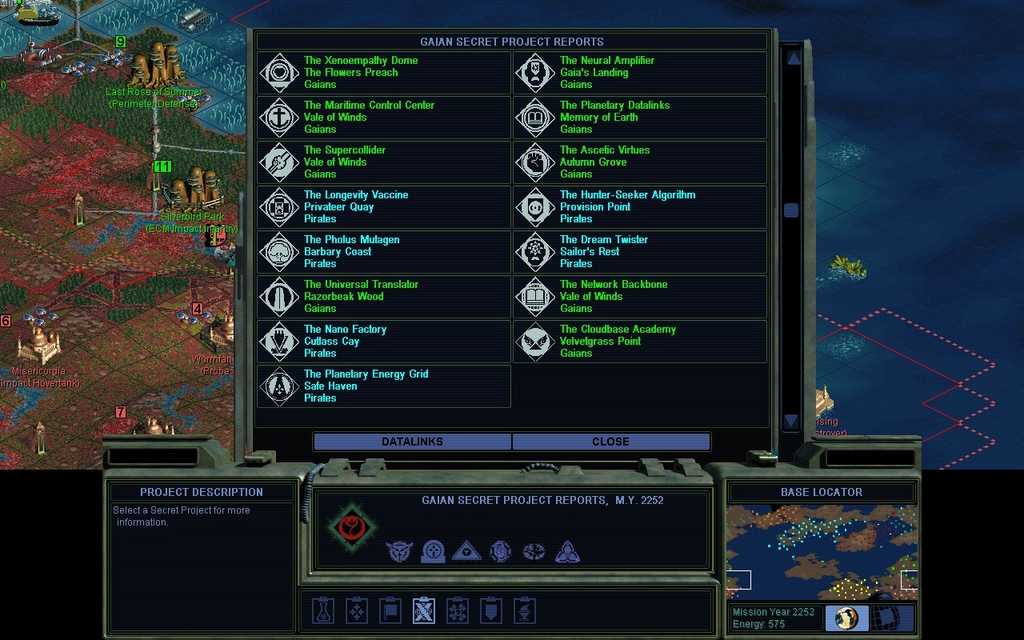Image resolution: width=1024 pixels, height=640 pixels.
Task: Select The Xenoempathy Dome project entry
Action: [384, 73]
